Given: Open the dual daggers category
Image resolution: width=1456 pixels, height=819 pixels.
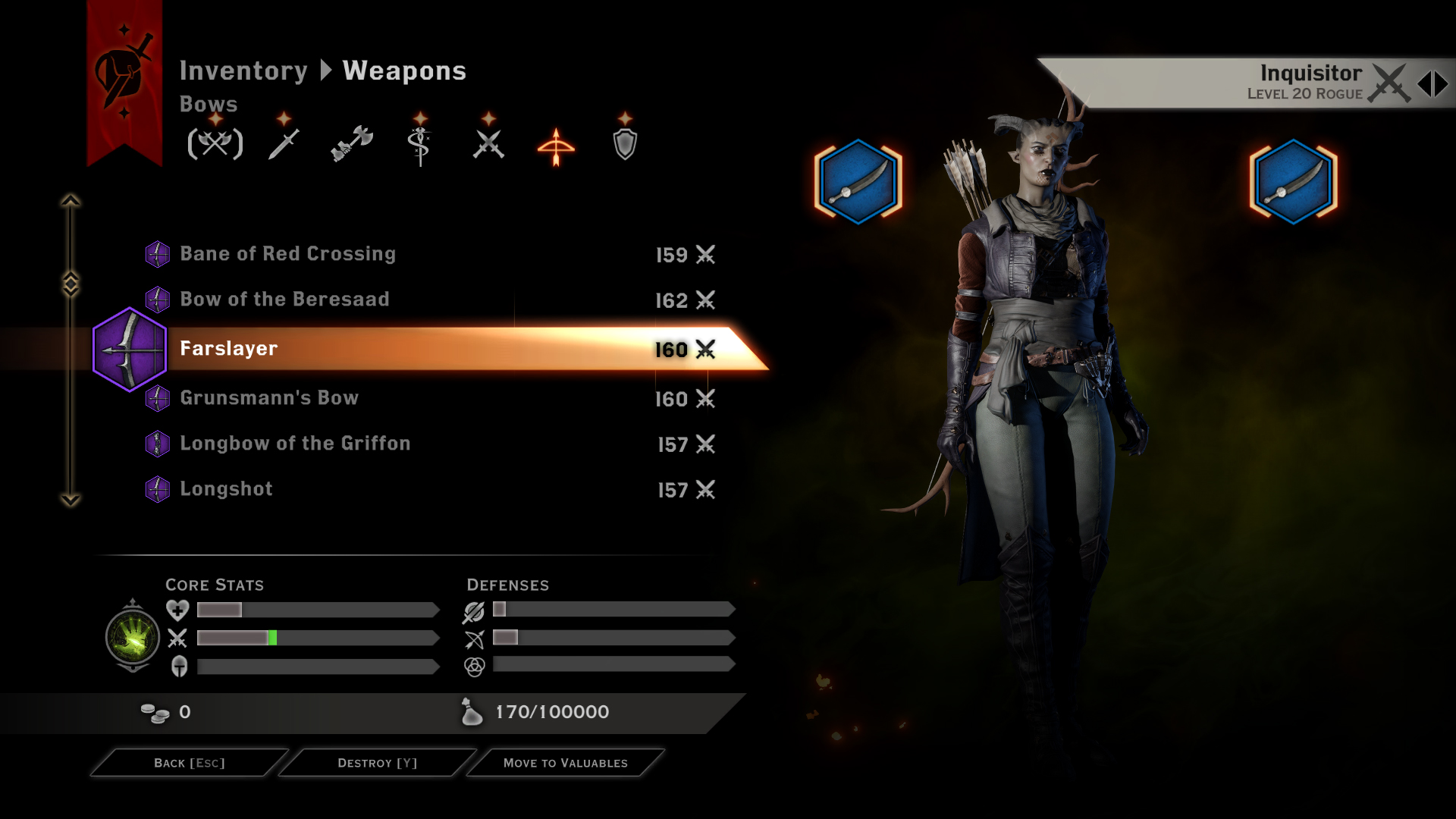Looking at the screenshot, I should [488, 143].
